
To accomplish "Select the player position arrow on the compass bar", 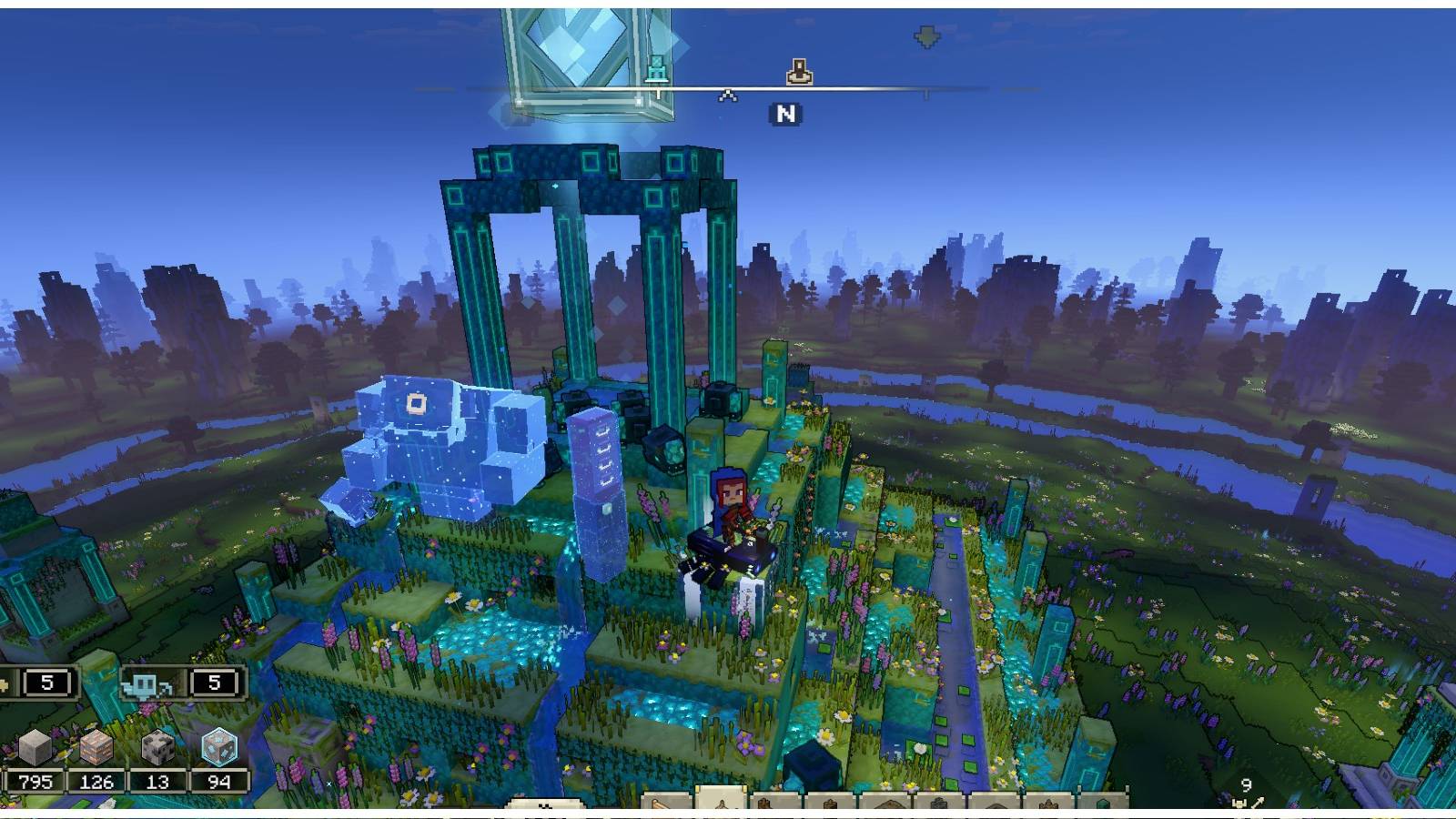I will coord(727,96).
